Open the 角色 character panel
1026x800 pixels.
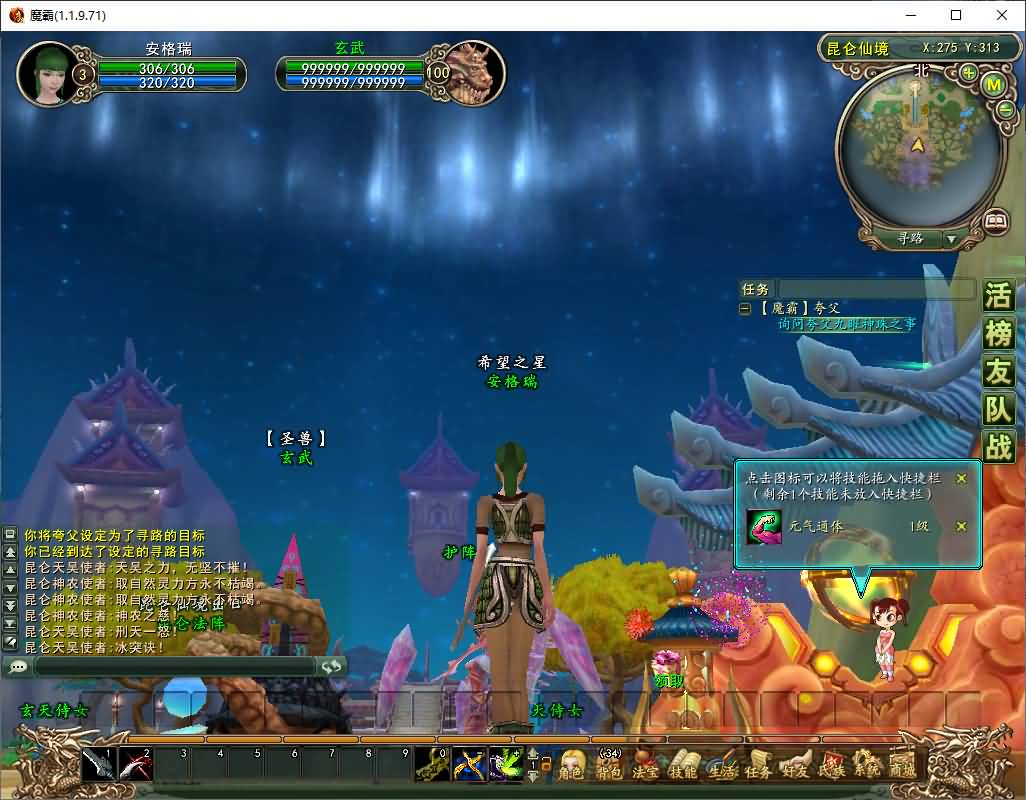coord(571,766)
